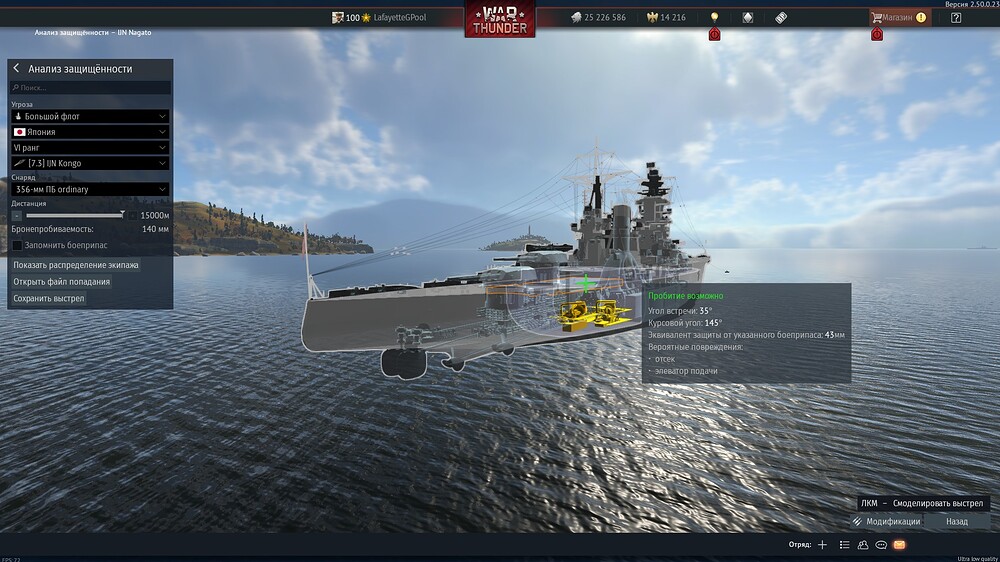Open the Магазин shop

click(899, 17)
